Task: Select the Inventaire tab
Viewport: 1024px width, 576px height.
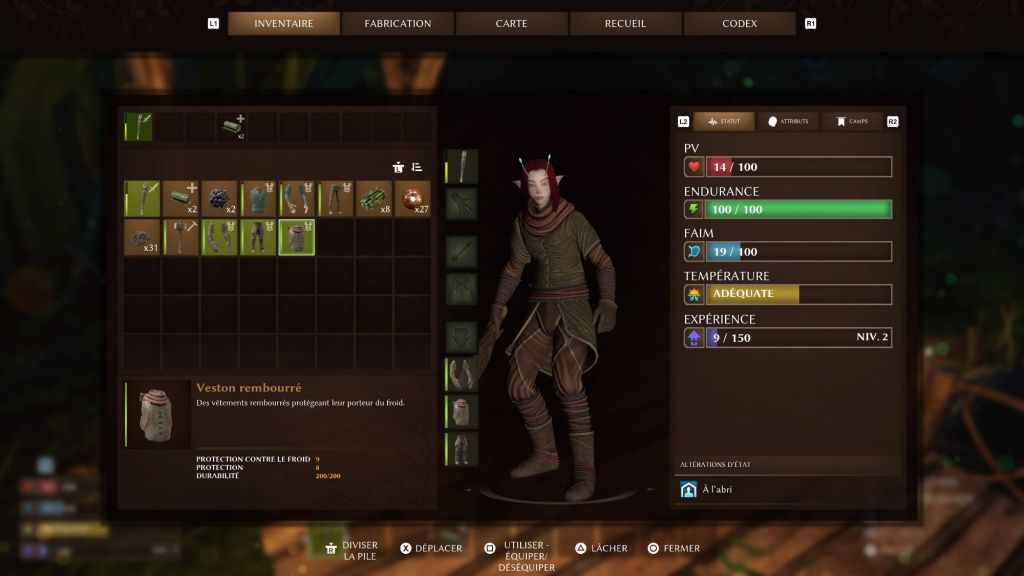Action: pyautogui.click(x=284, y=23)
